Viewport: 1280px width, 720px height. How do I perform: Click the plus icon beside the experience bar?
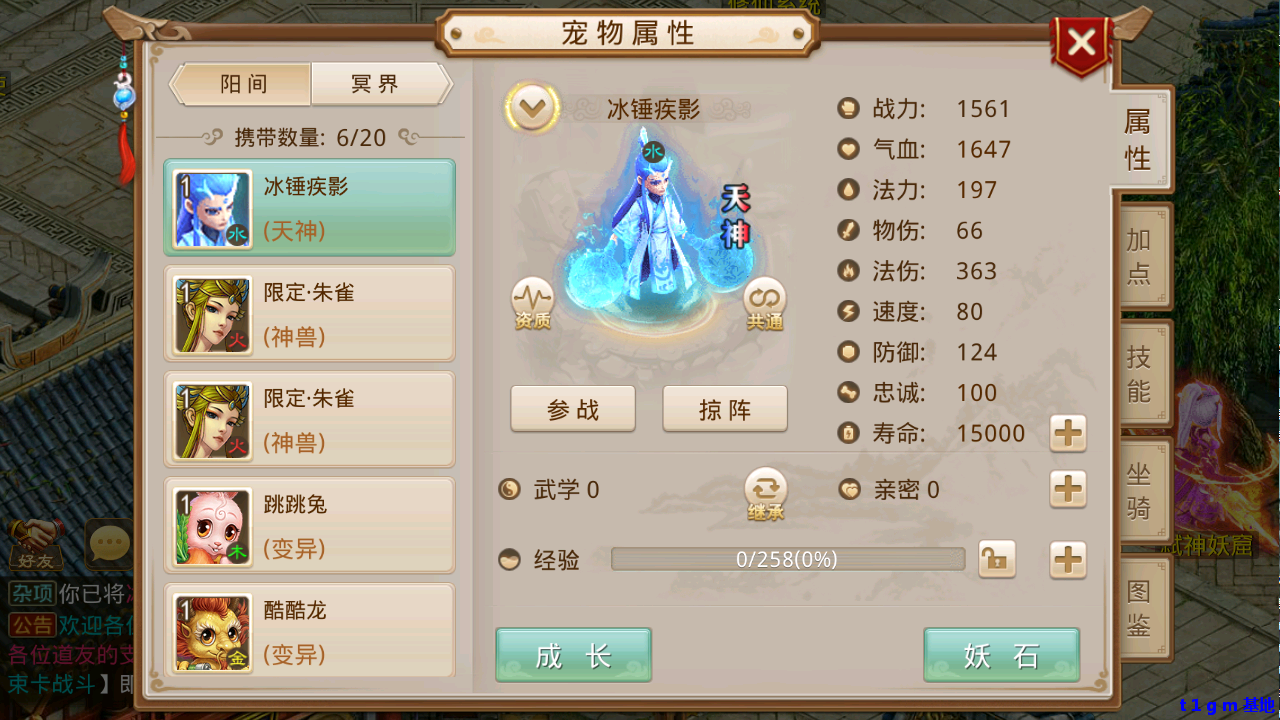click(1068, 559)
